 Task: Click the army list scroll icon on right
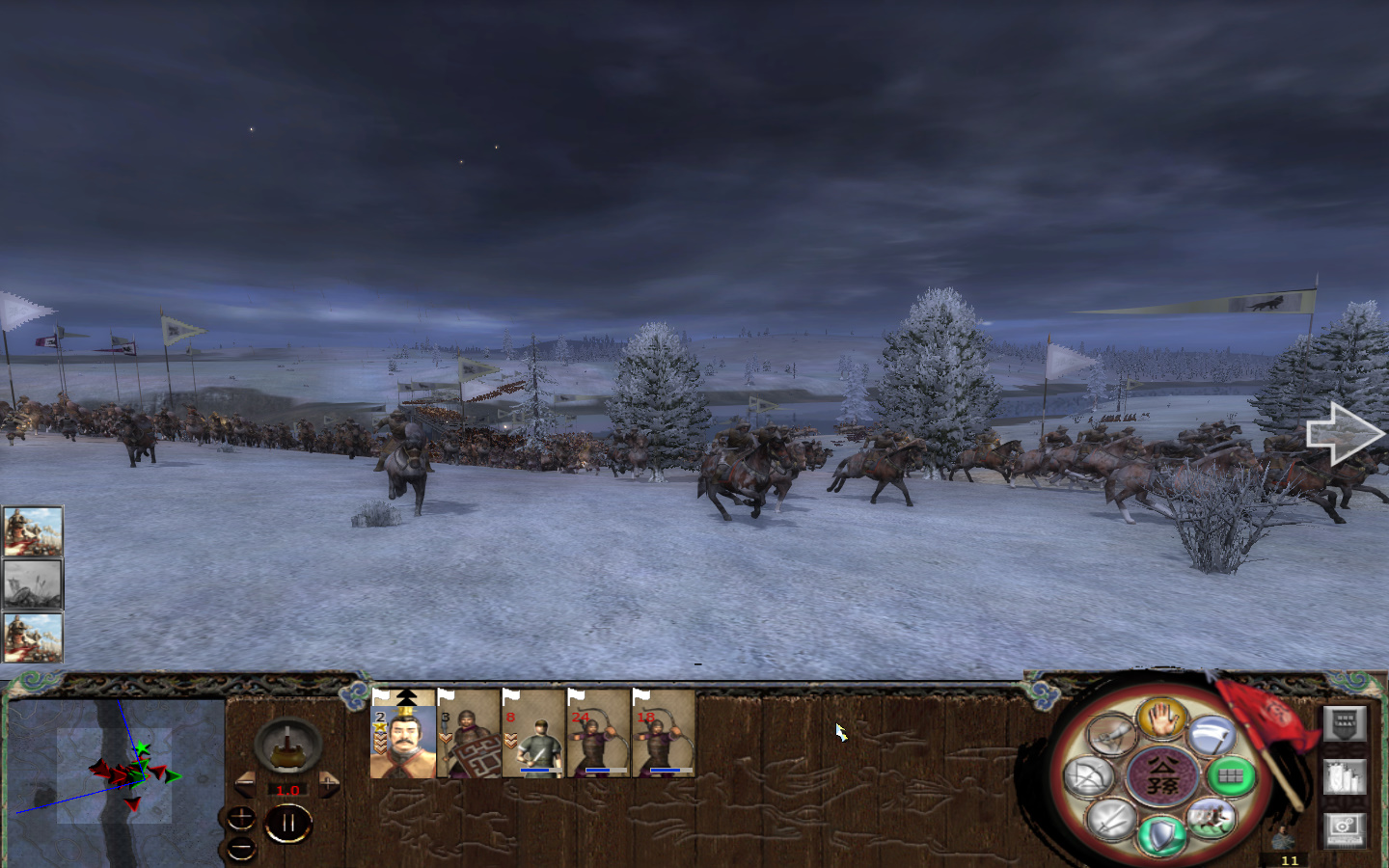pos(1346,775)
